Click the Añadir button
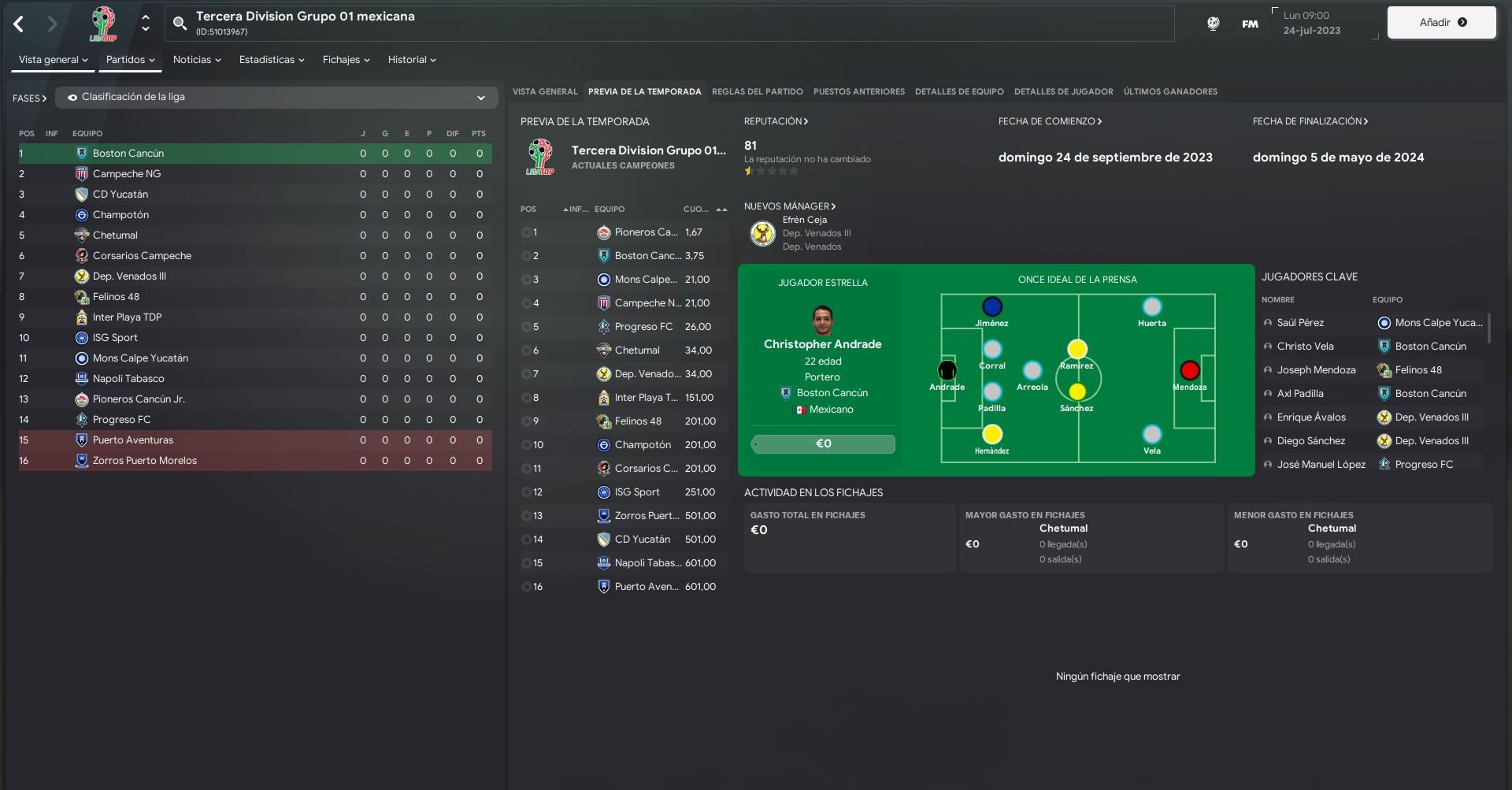The height and width of the screenshot is (790, 1512). coord(1441,23)
